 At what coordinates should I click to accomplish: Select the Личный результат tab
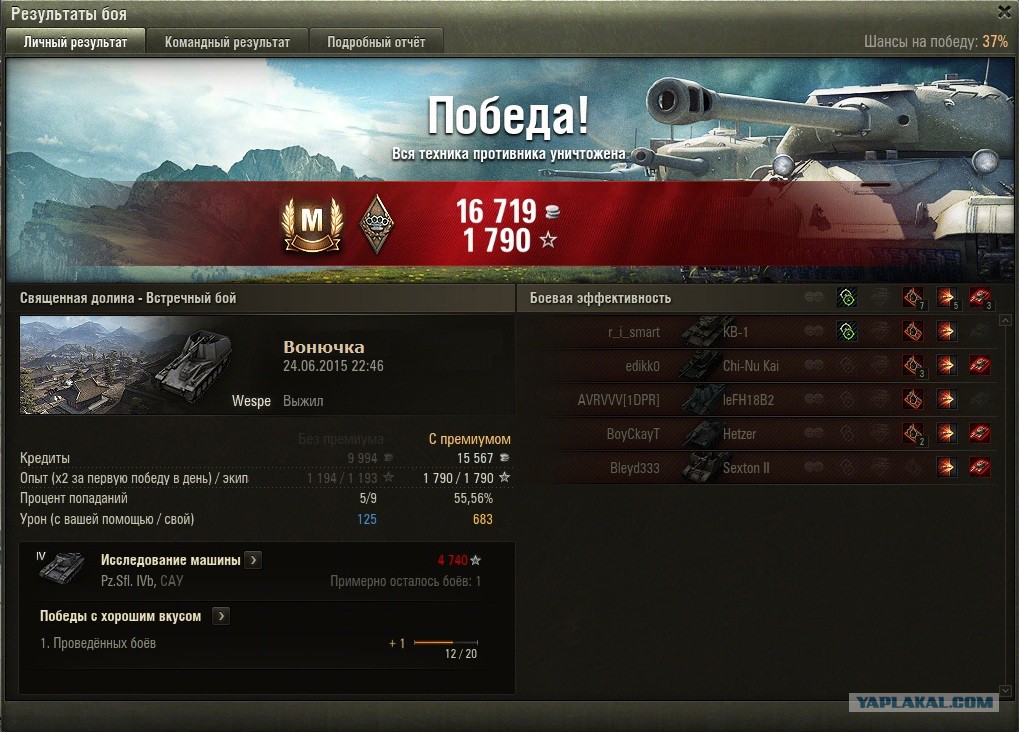coord(76,42)
